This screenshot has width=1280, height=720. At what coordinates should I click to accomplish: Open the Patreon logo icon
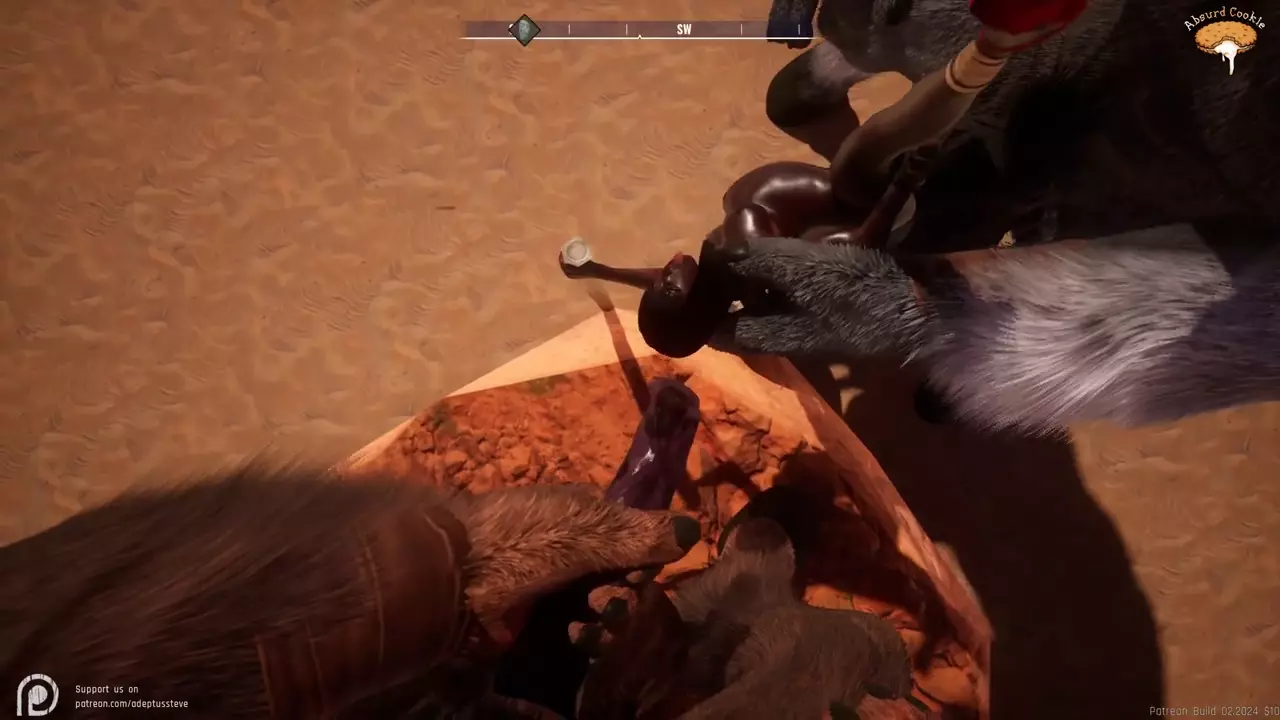[38, 694]
